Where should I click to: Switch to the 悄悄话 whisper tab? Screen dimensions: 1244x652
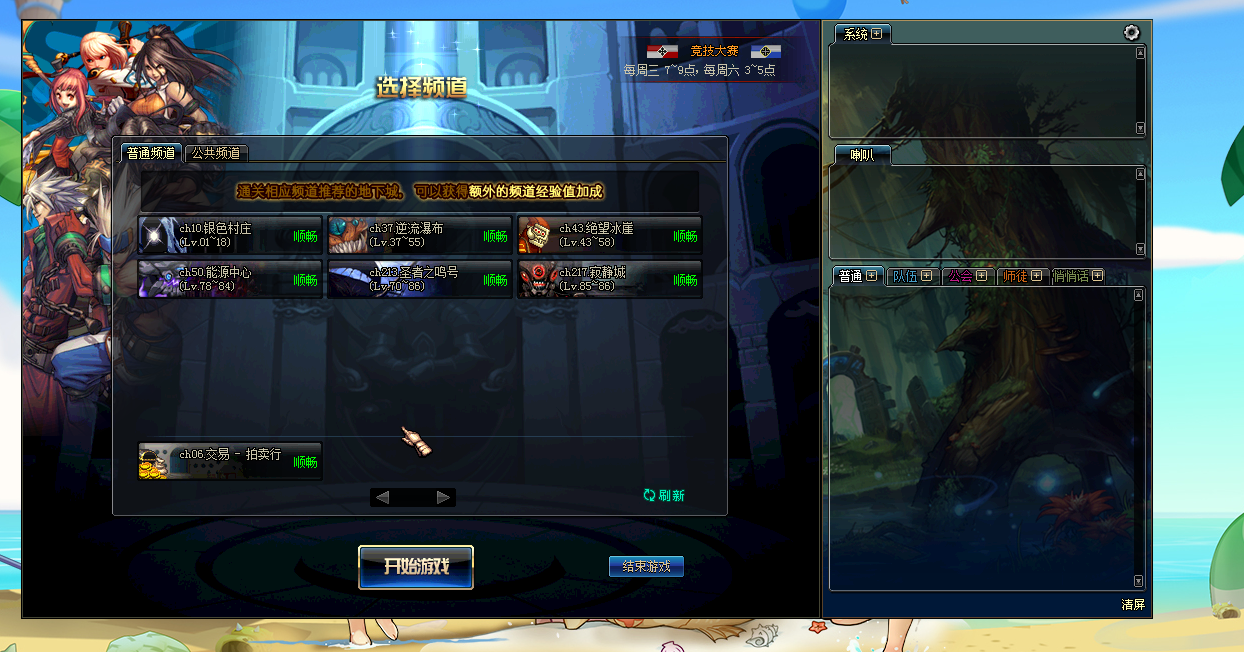[x=1077, y=276]
